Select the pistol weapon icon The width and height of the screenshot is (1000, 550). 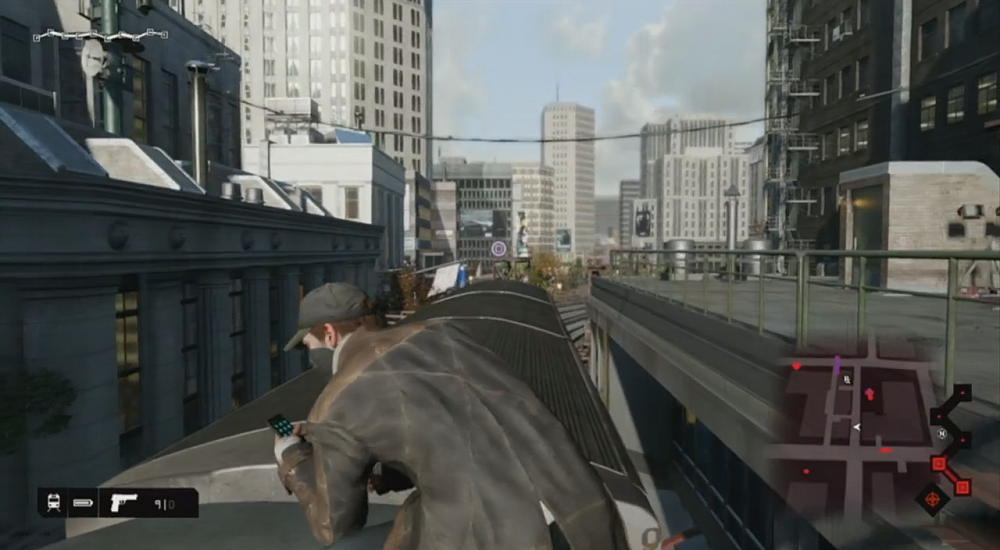pos(124,502)
